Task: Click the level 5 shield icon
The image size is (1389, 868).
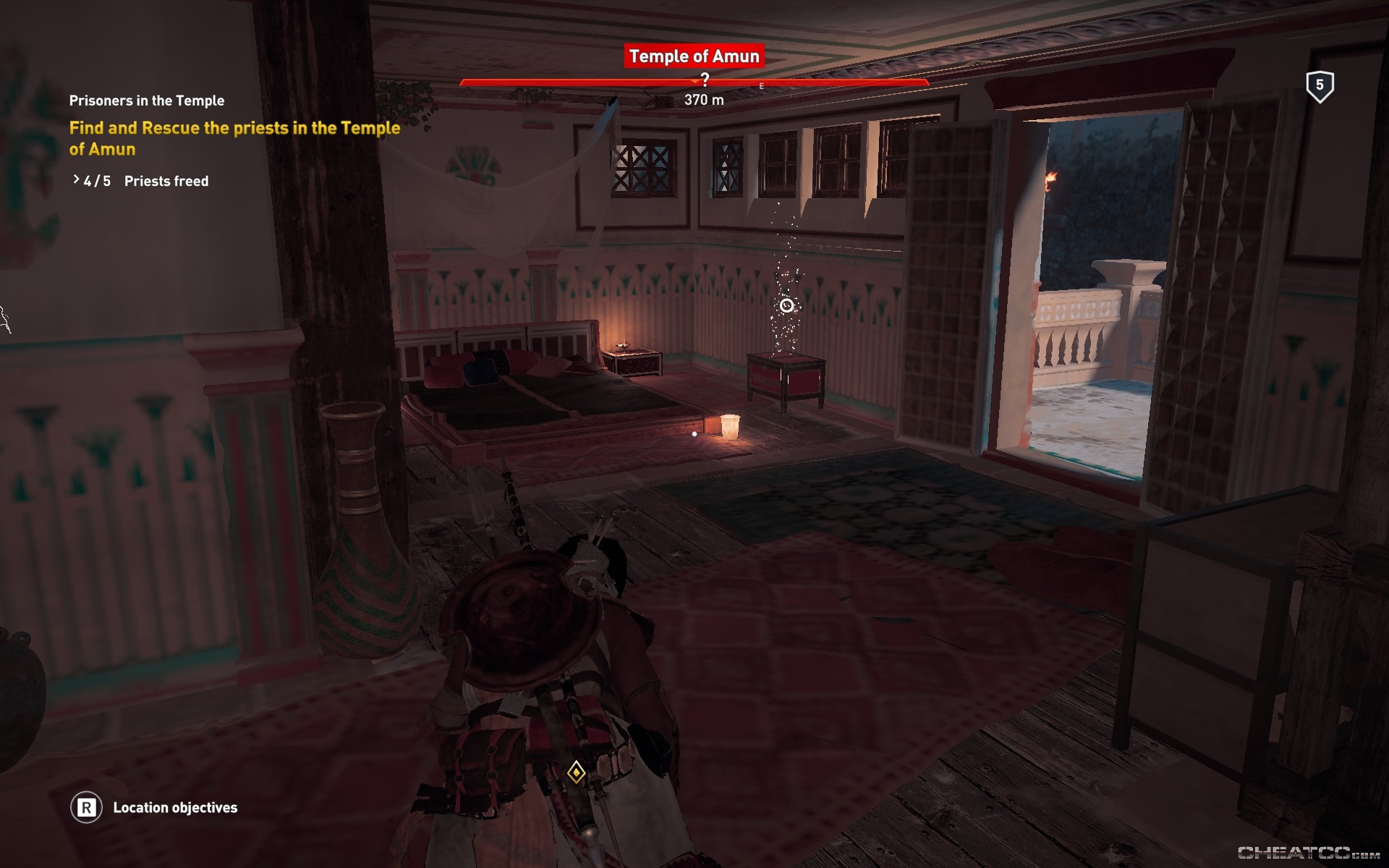Action: click(x=1320, y=87)
